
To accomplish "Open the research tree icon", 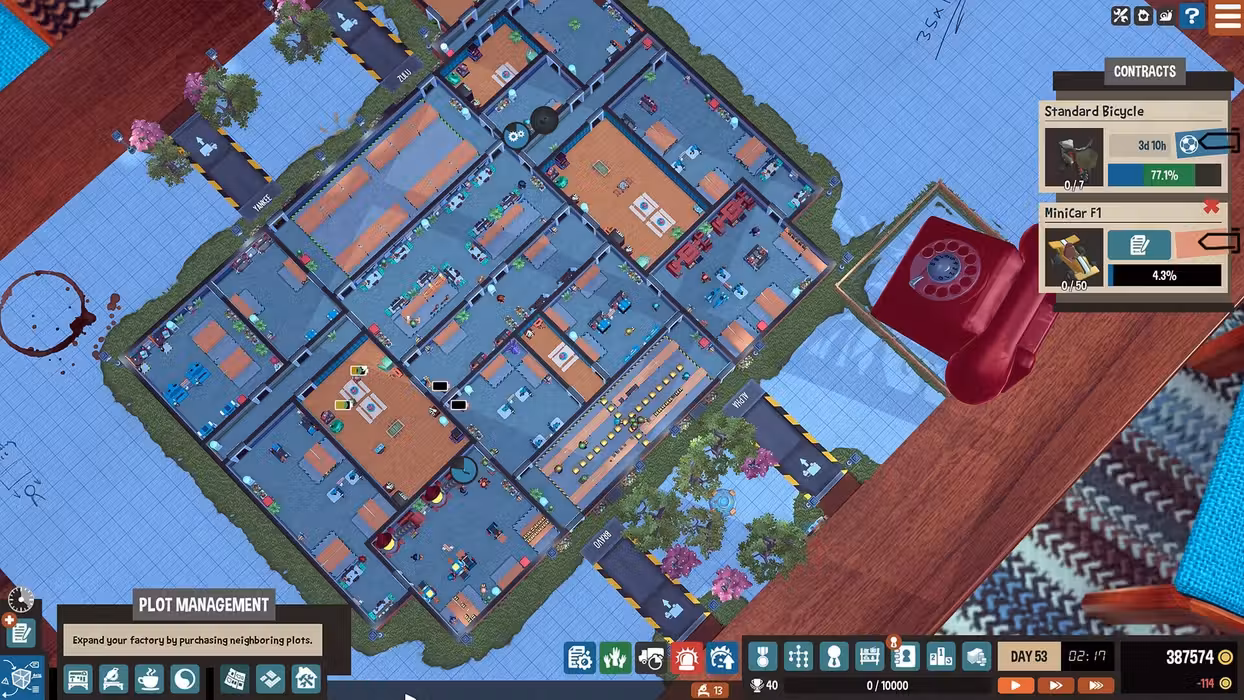I will (x=798, y=657).
